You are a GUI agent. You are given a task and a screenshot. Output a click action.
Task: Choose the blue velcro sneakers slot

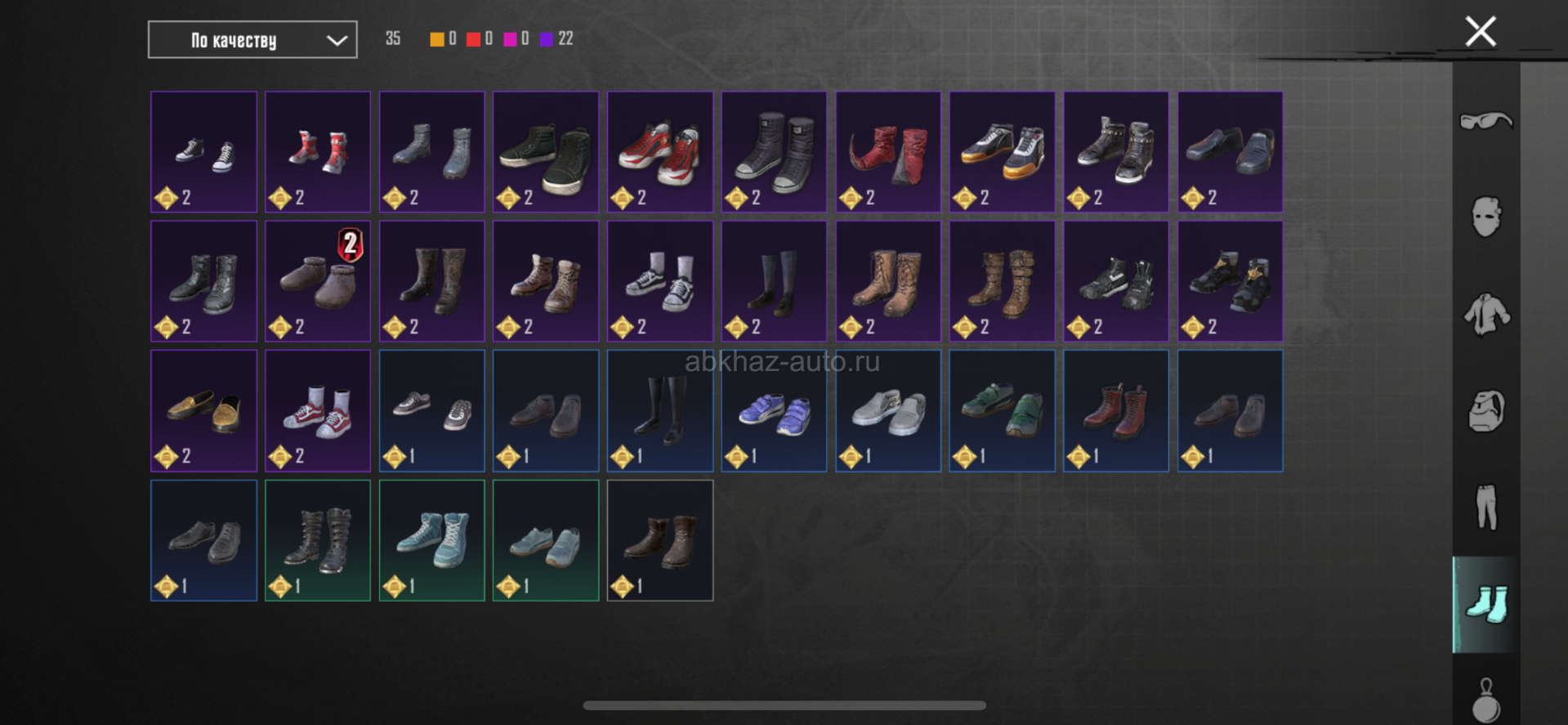(774, 411)
